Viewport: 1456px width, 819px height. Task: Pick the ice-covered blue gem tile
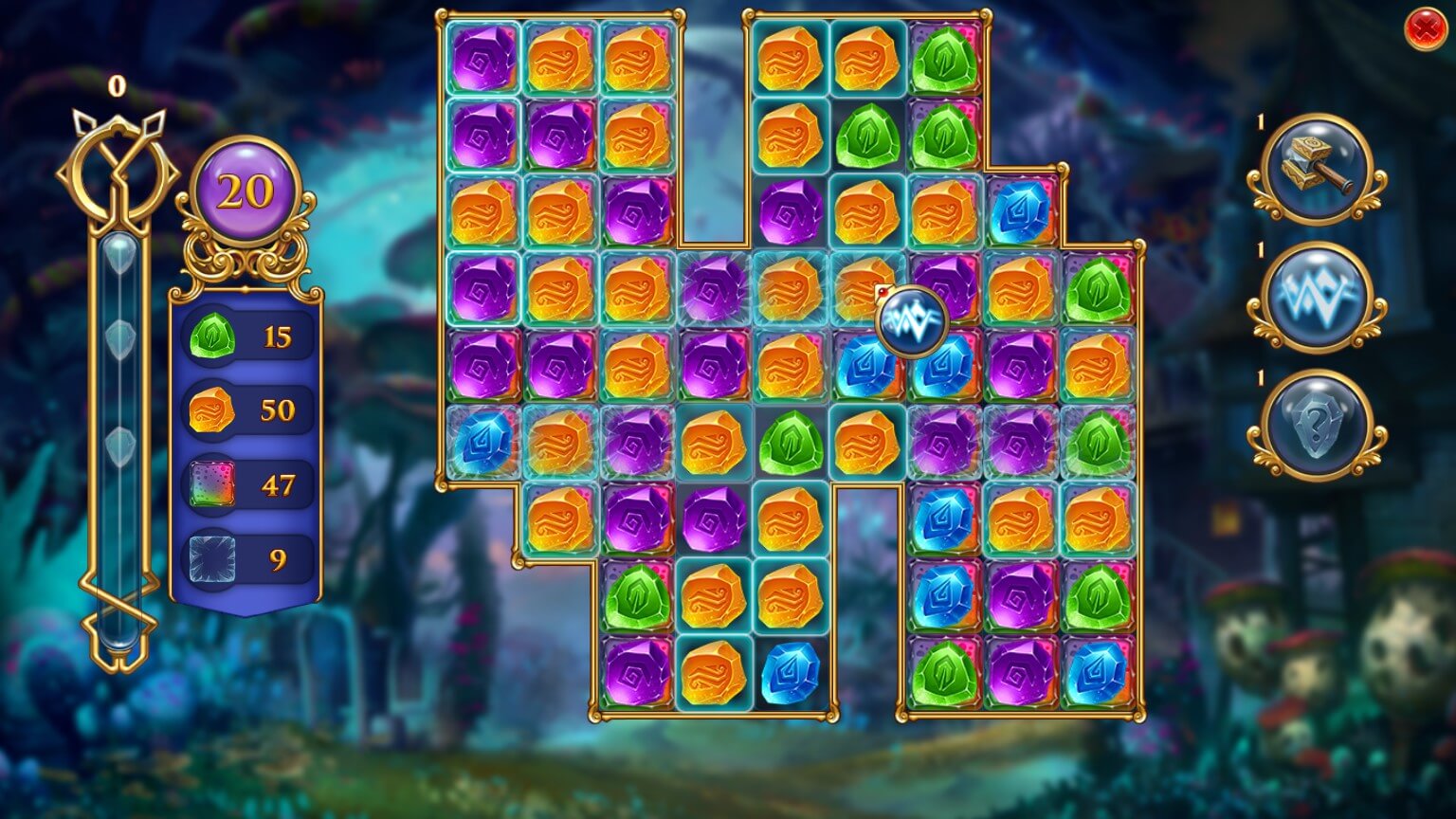[x=482, y=443]
